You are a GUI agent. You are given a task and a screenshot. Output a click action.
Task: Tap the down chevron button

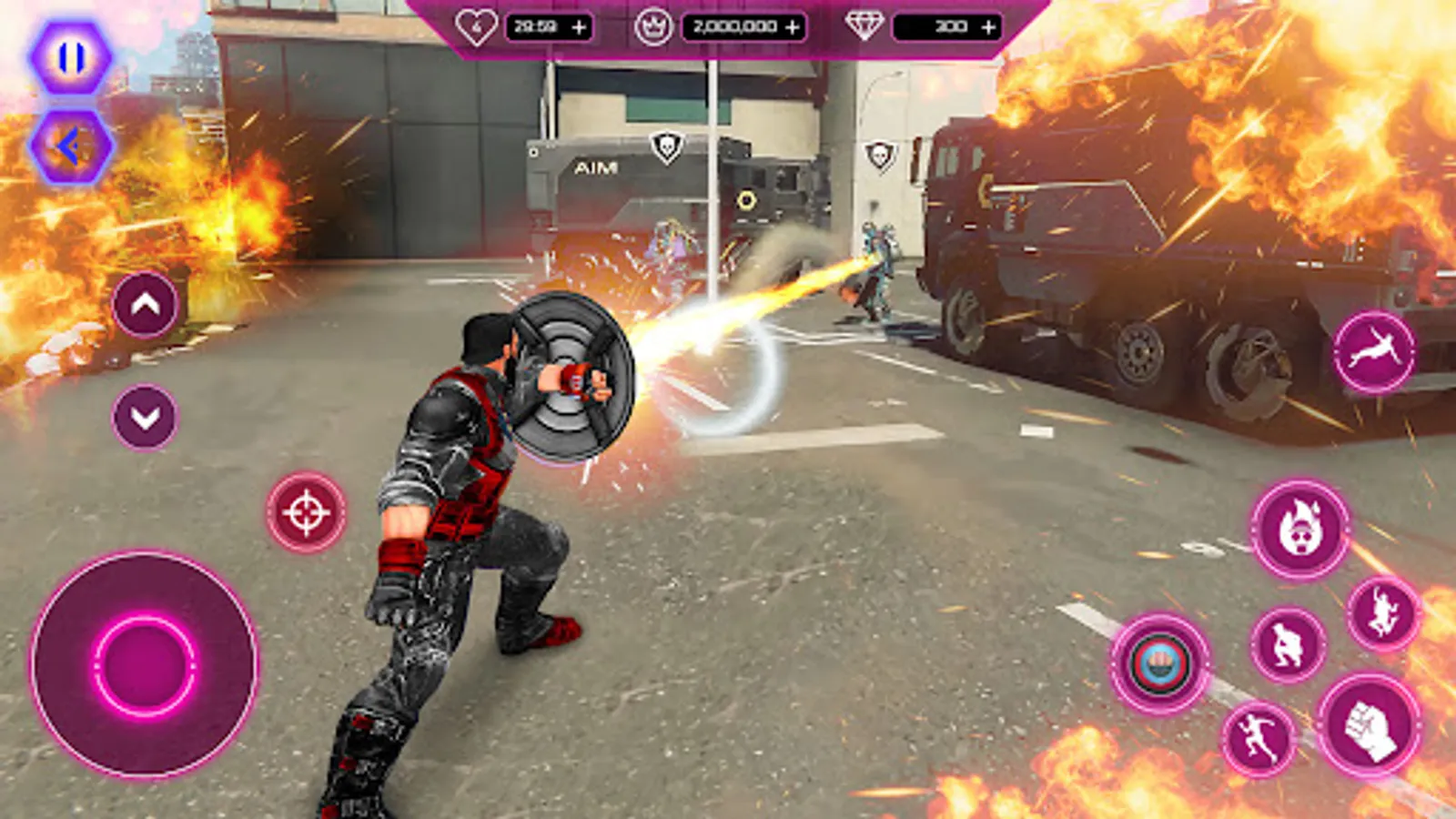pyautogui.click(x=146, y=417)
